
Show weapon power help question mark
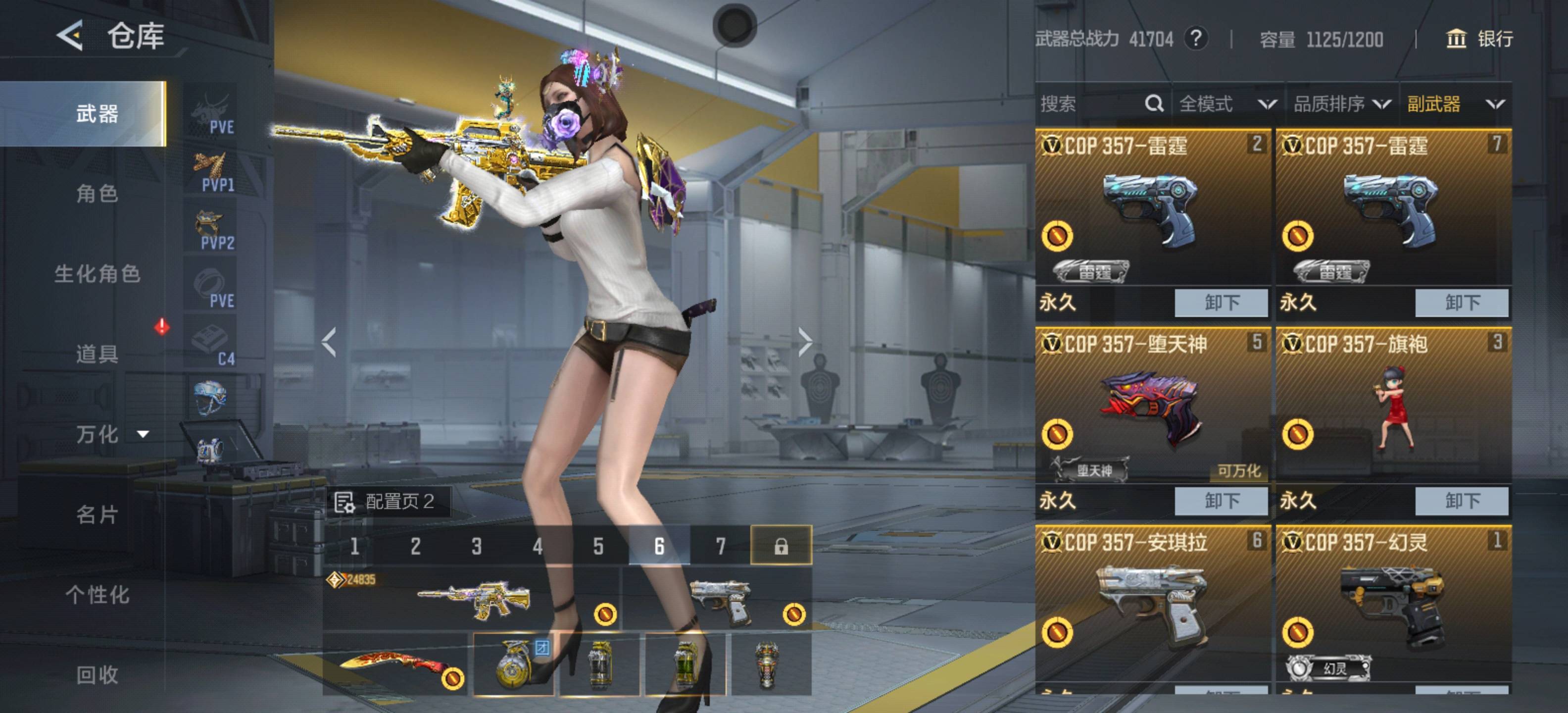click(1196, 39)
